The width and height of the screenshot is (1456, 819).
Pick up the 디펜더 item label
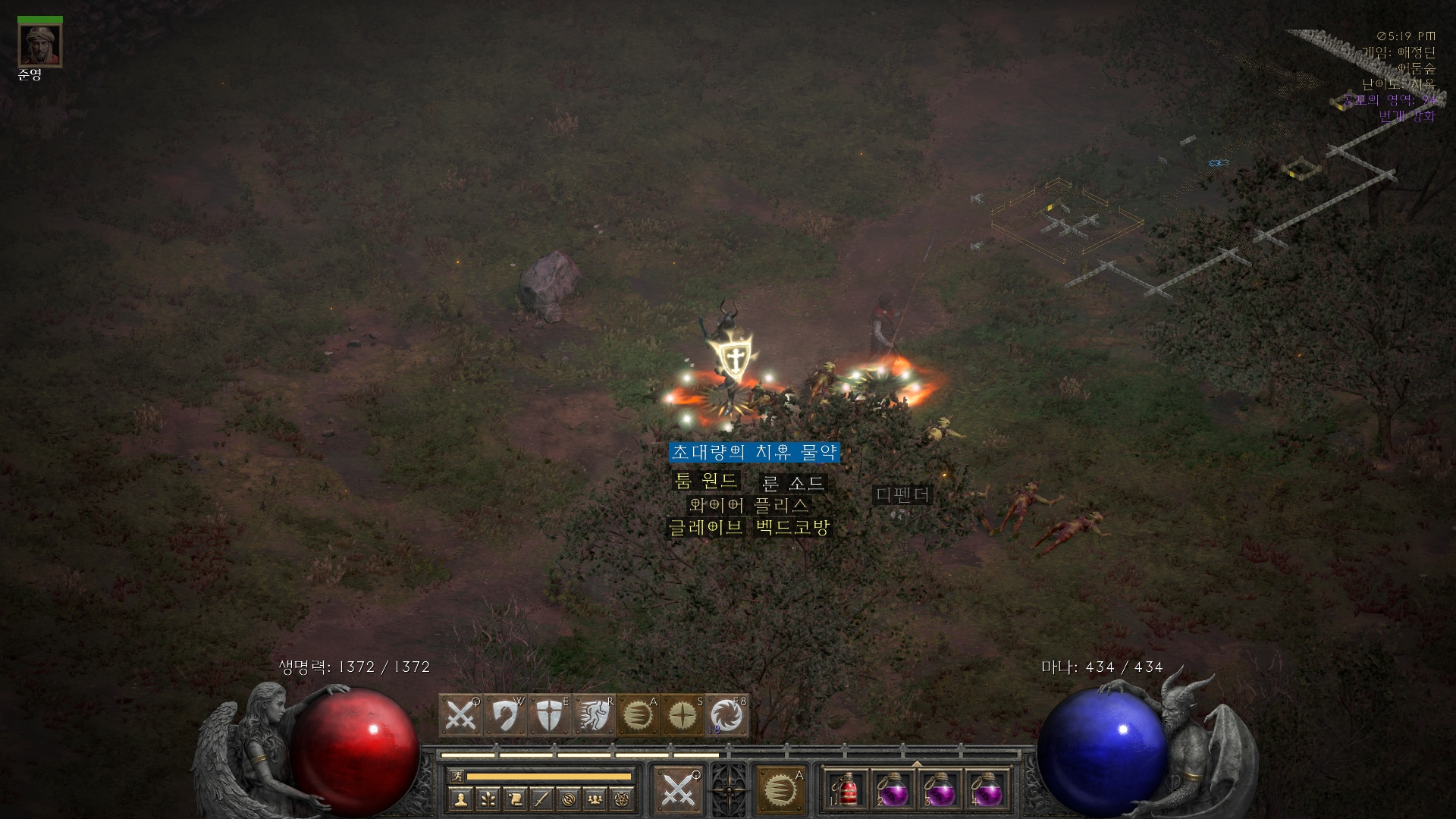pyautogui.click(x=902, y=495)
